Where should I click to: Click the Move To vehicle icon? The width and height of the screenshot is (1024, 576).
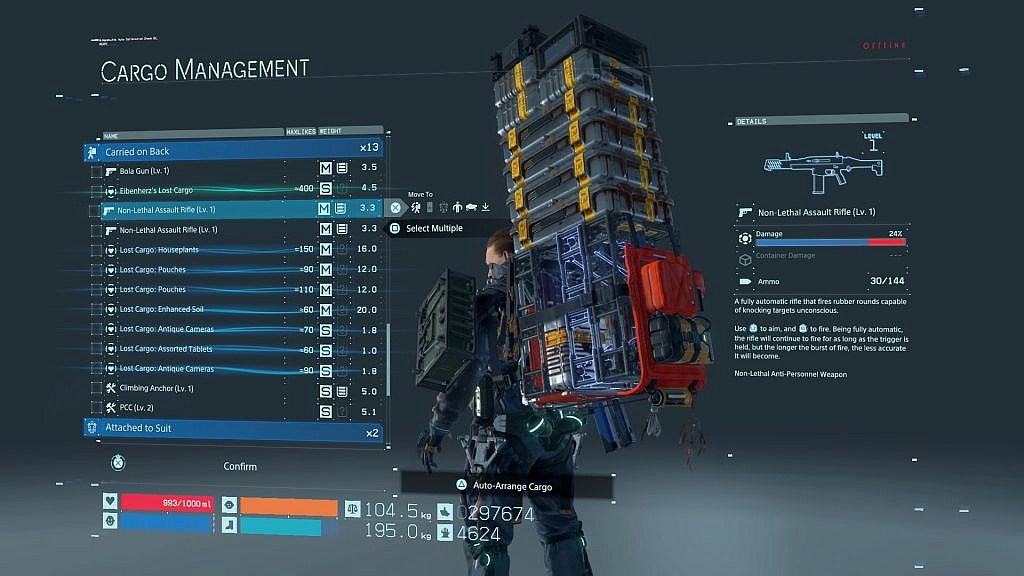click(x=471, y=208)
